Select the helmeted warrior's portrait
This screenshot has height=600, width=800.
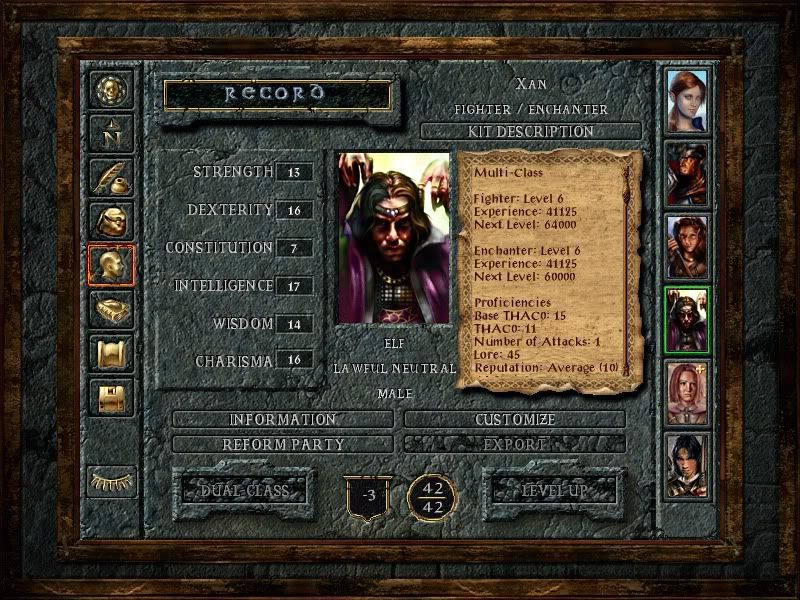(686, 174)
